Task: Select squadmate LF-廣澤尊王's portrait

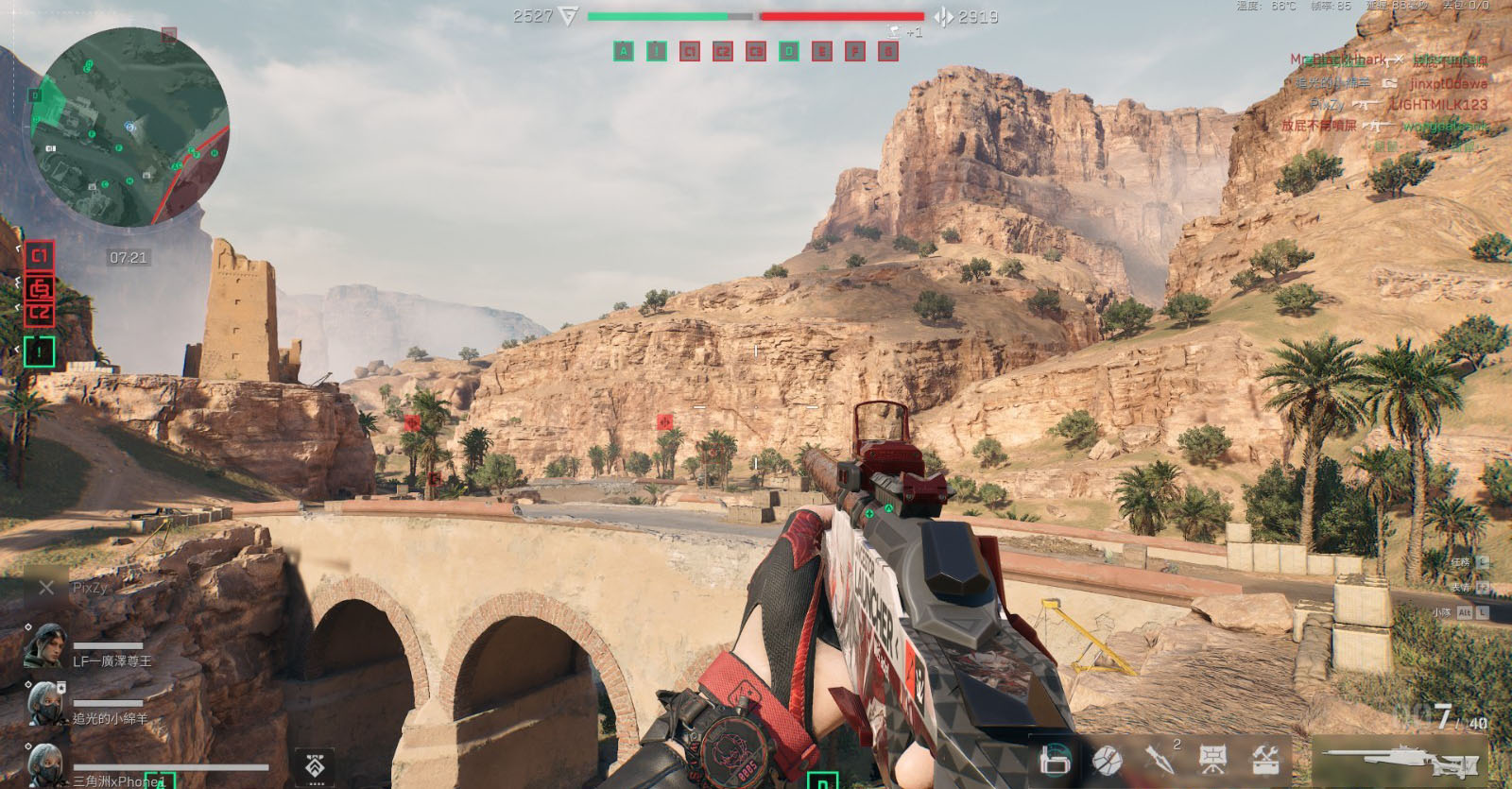Action: click(43, 647)
